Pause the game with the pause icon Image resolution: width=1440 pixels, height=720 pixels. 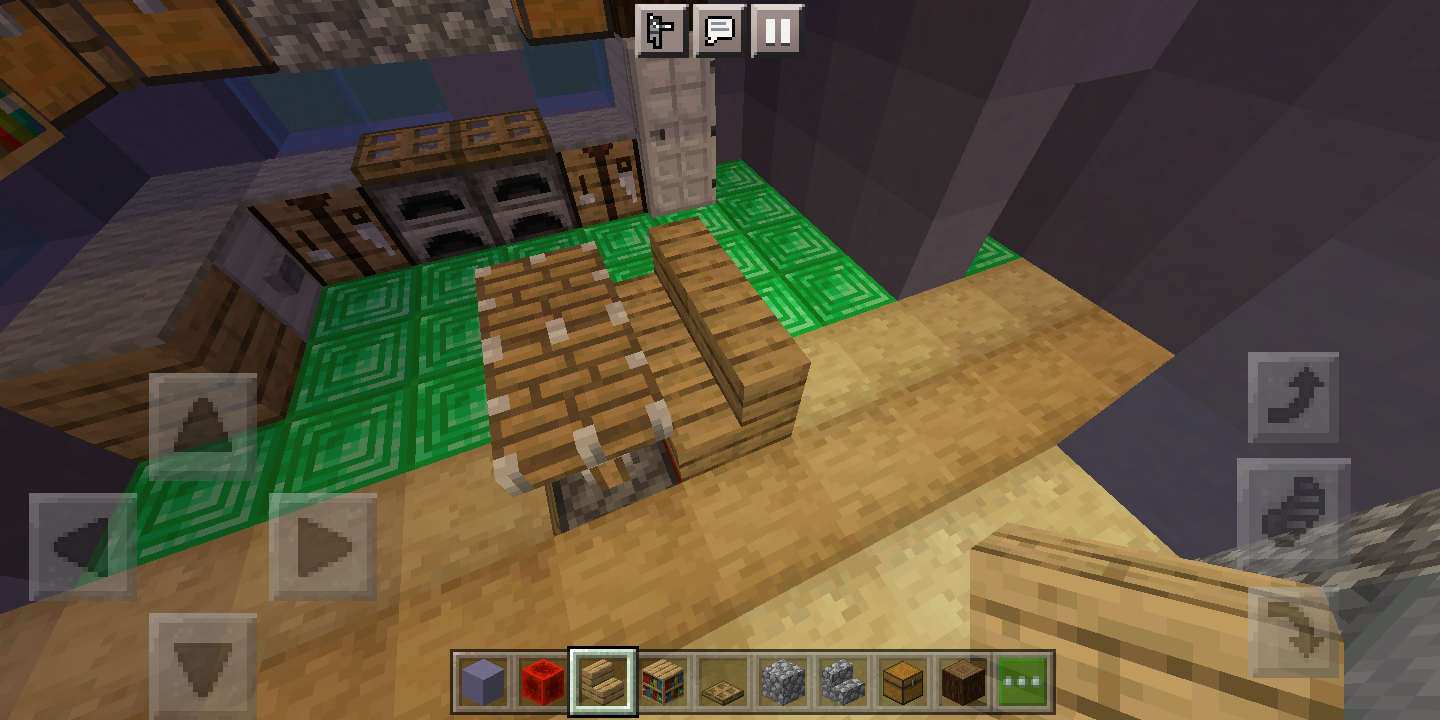[778, 31]
